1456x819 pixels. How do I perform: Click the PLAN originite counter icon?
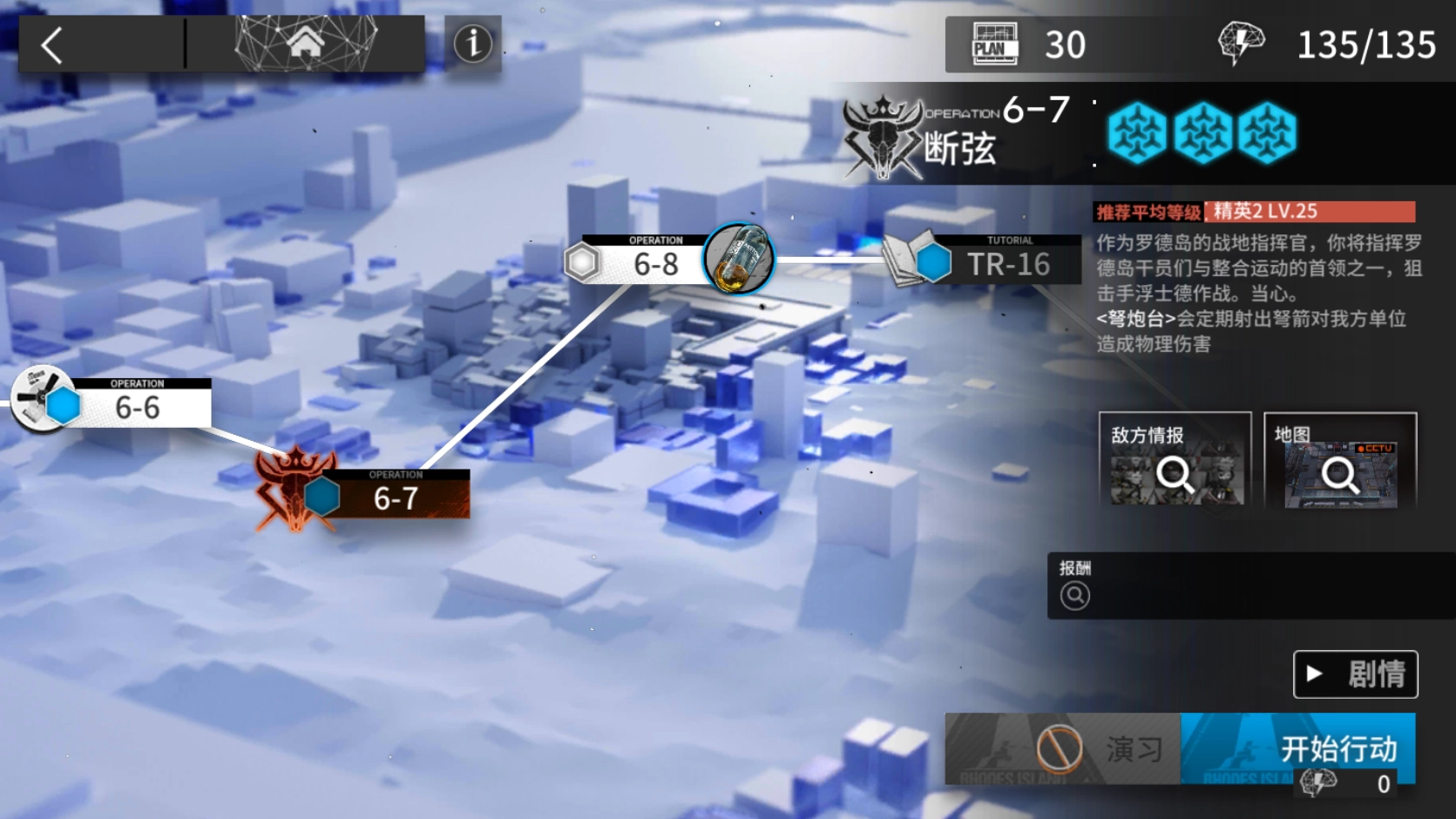993,42
